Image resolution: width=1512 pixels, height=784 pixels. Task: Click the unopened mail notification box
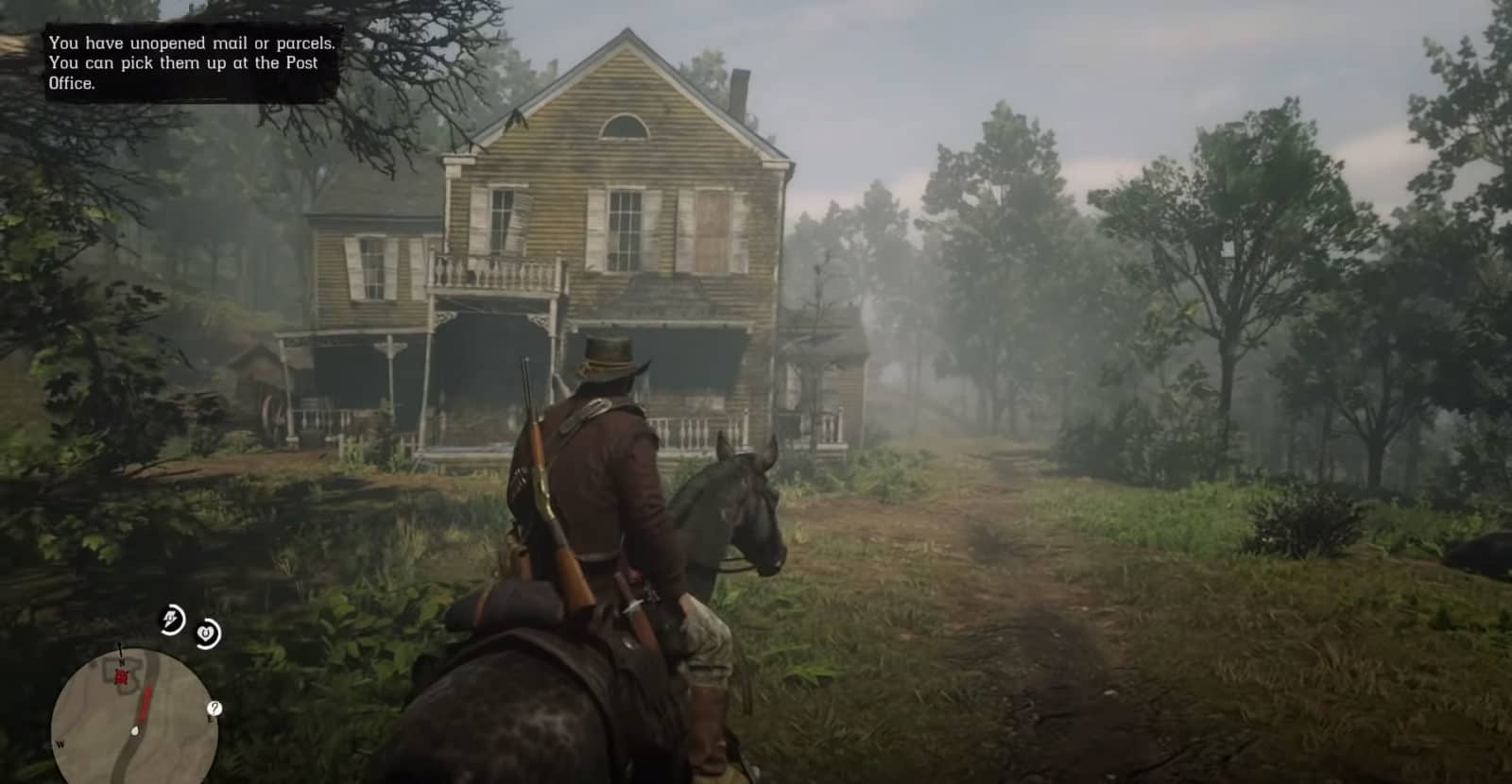(x=184, y=61)
